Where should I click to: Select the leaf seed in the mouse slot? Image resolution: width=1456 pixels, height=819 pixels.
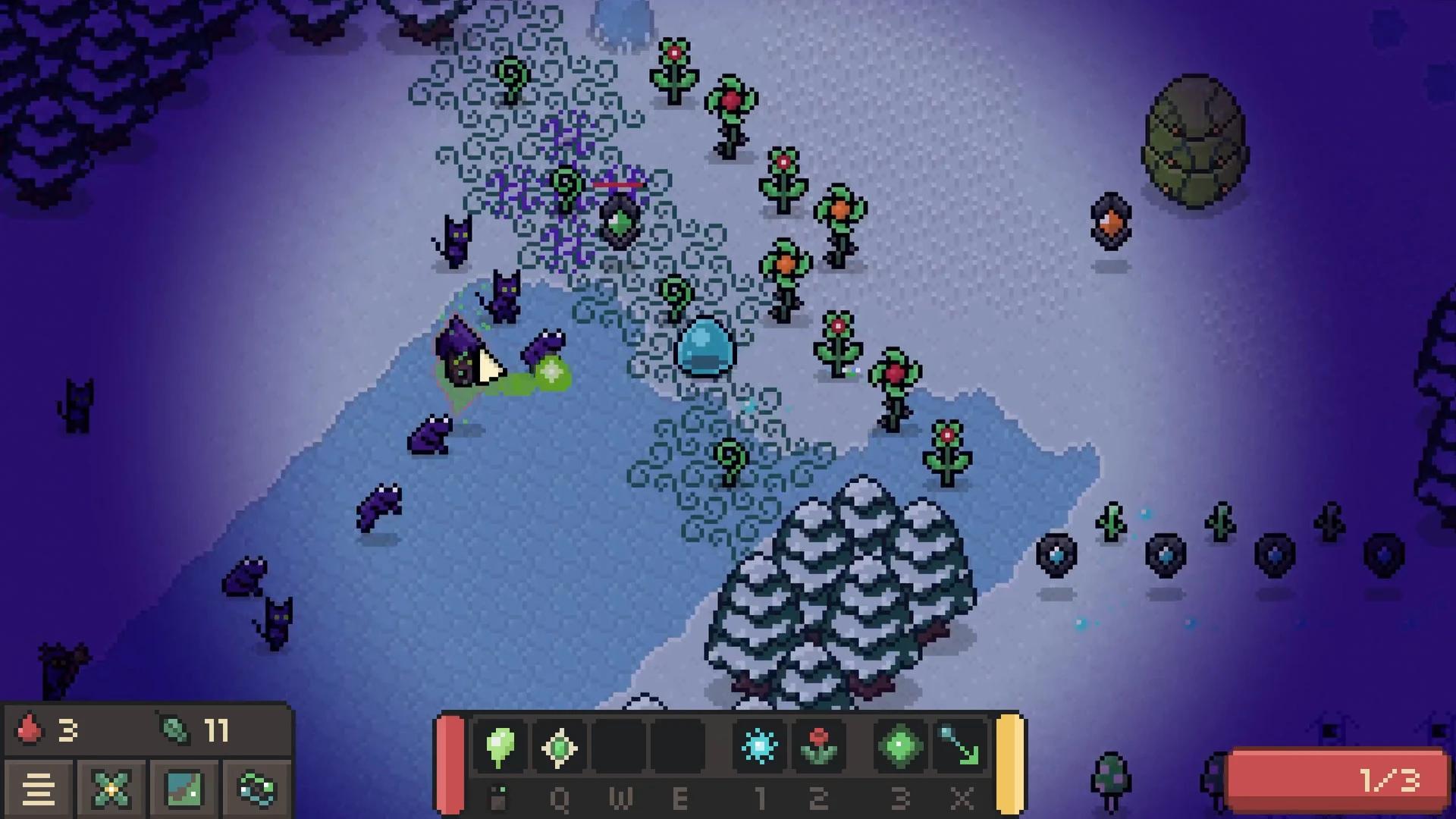coord(500,748)
